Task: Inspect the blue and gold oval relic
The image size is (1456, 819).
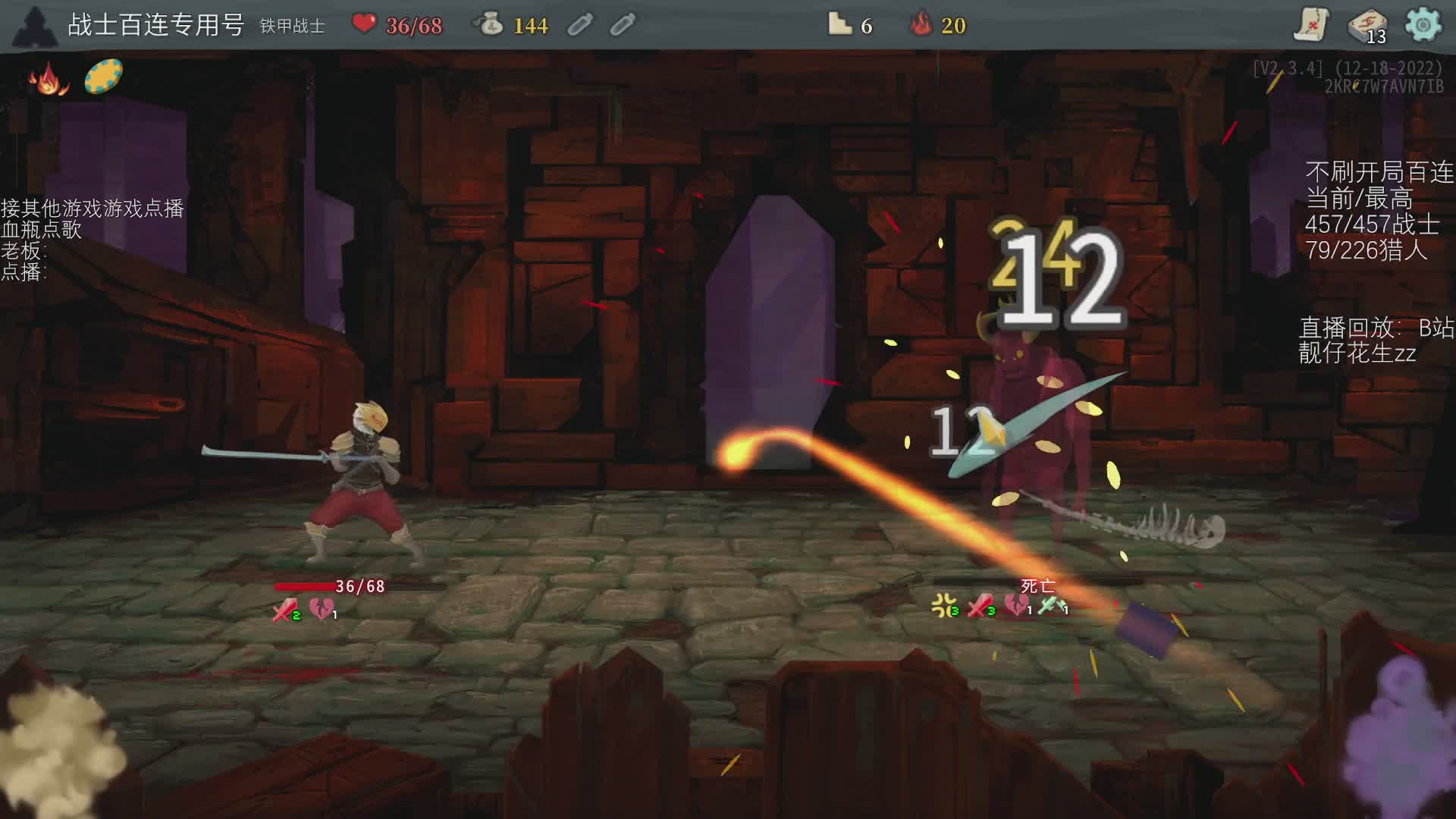Action: pyautogui.click(x=103, y=77)
